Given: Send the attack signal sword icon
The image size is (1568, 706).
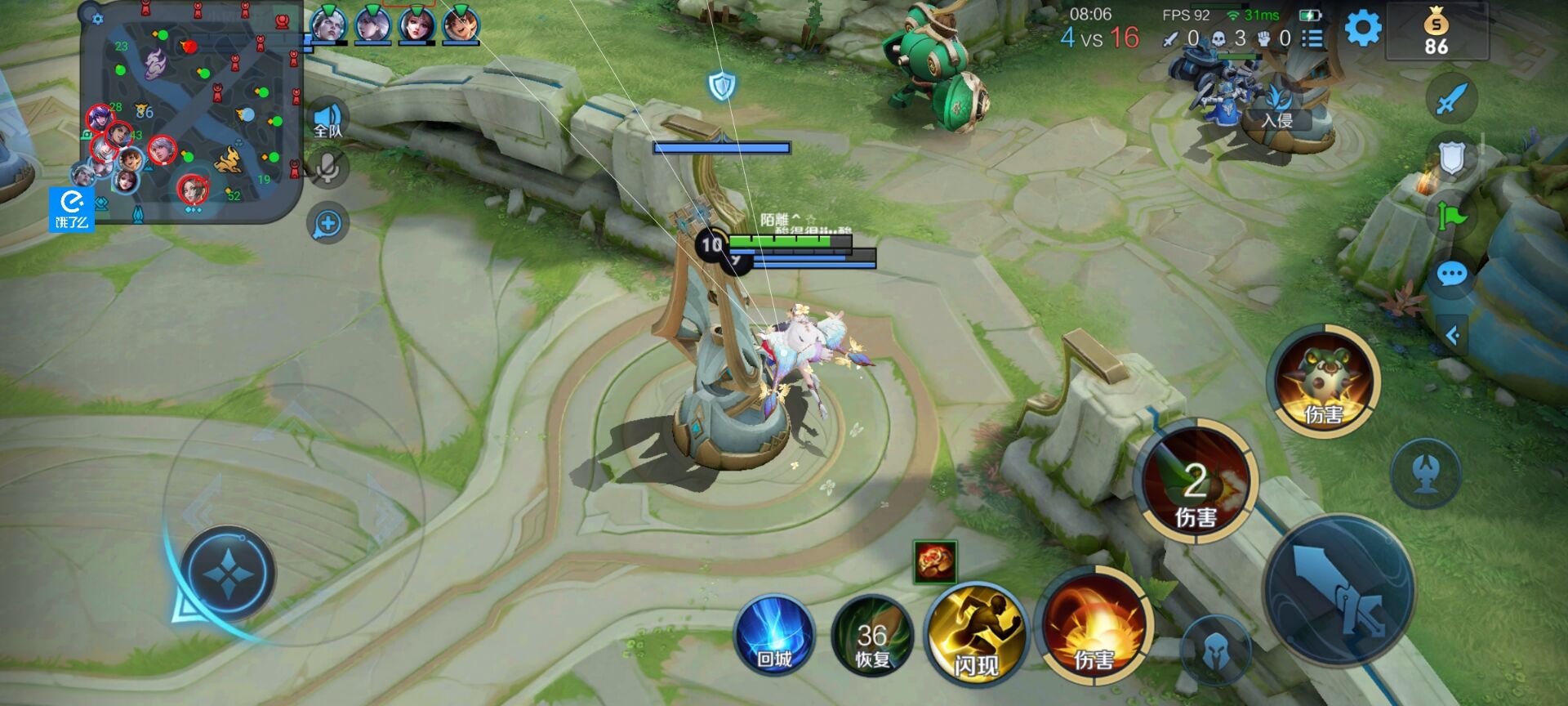Looking at the screenshot, I should tap(1451, 100).
